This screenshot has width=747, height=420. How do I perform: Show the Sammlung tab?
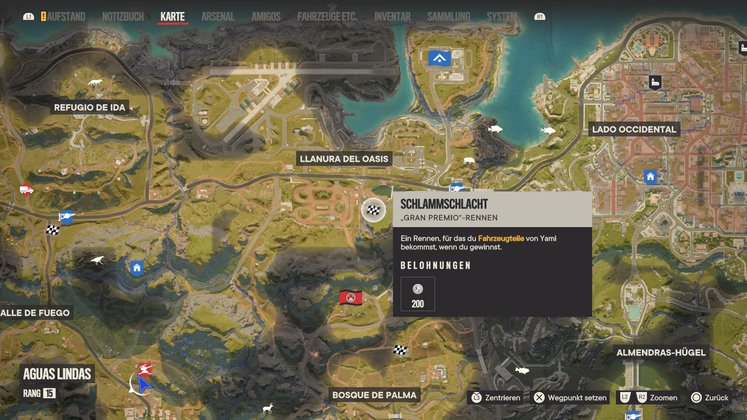click(x=447, y=17)
